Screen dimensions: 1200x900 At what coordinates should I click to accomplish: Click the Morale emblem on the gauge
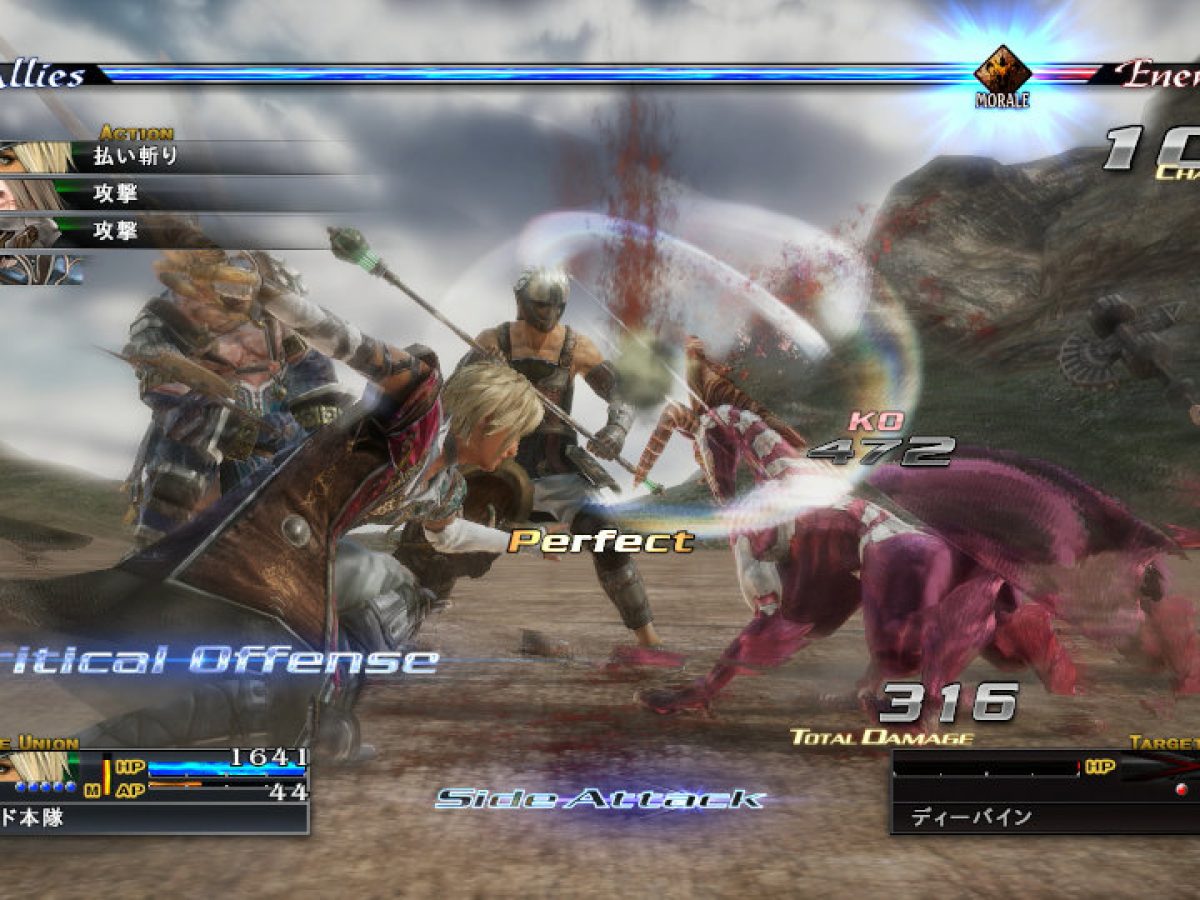tap(1002, 72)
